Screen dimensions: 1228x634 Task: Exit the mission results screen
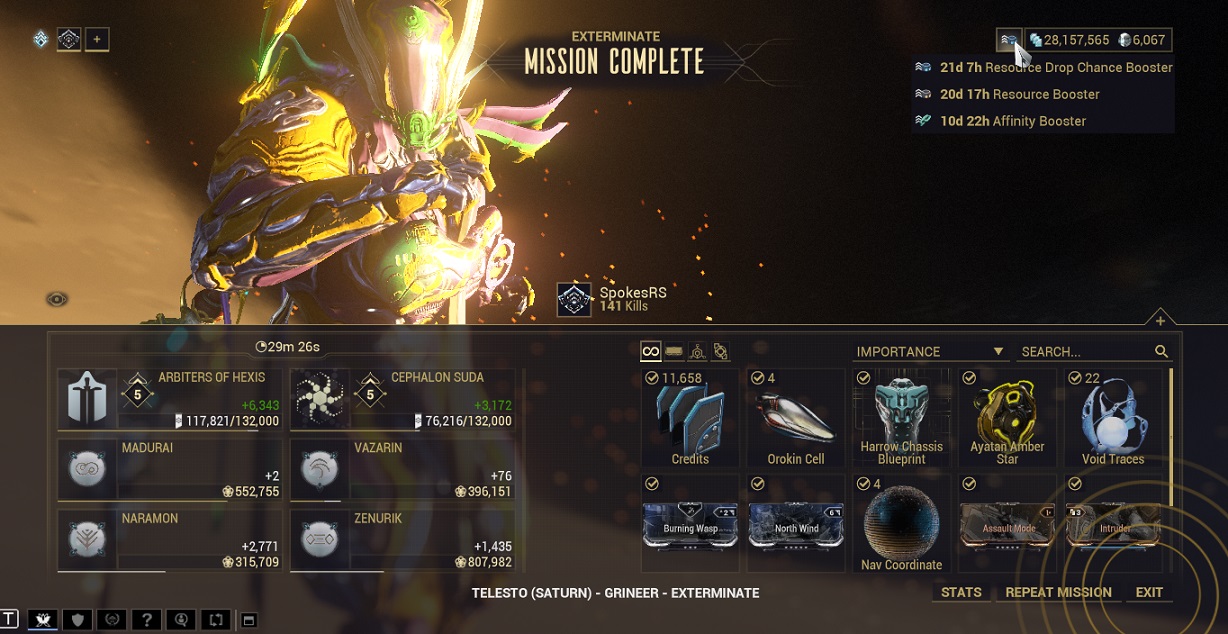click(x=1149, y=592)
